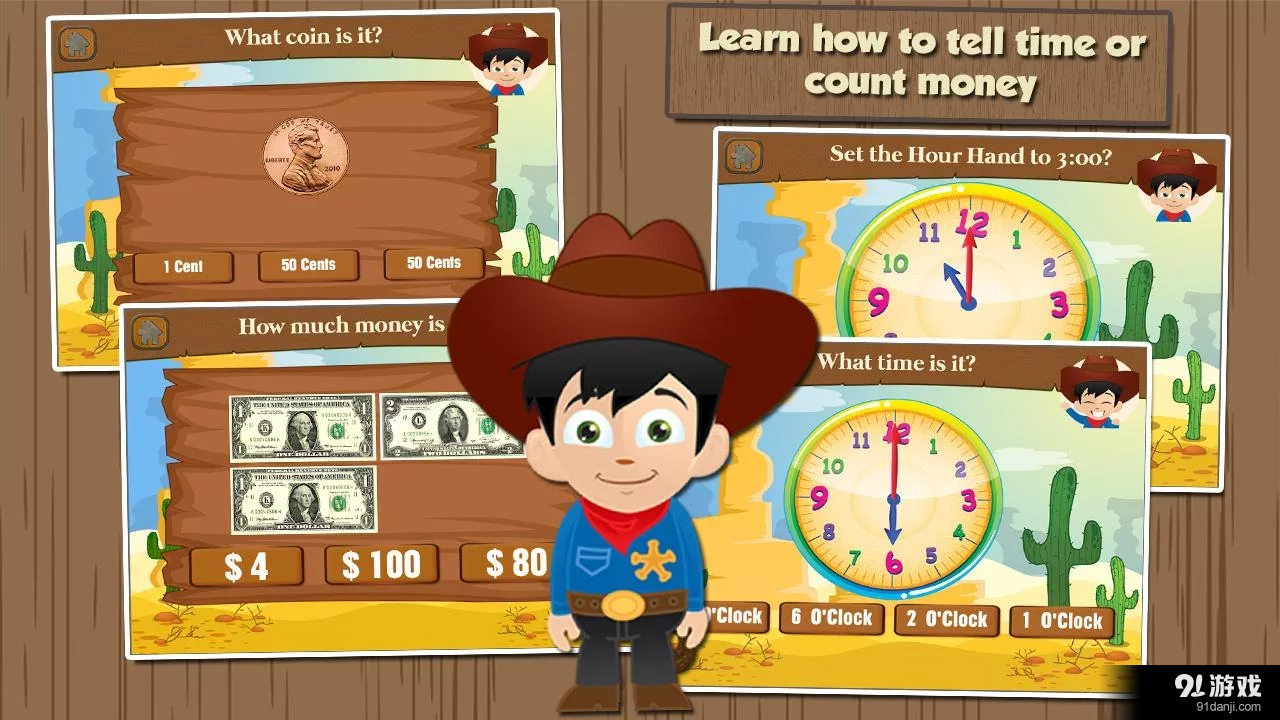Choose the 1 Cent answer
Viewport: 1280px width, 720px height.
(x=183, y=267)
